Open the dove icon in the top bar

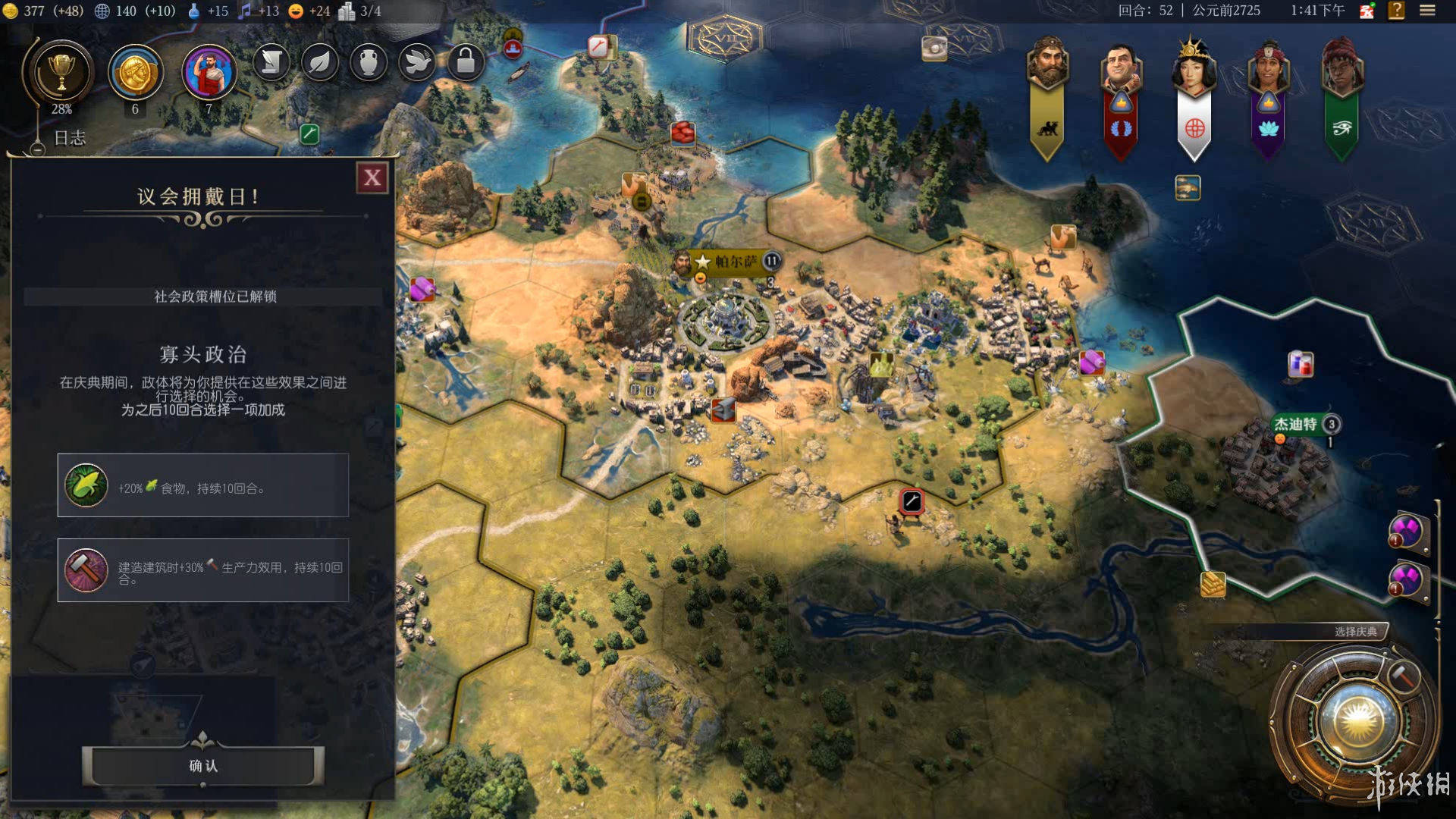point(417,62)
